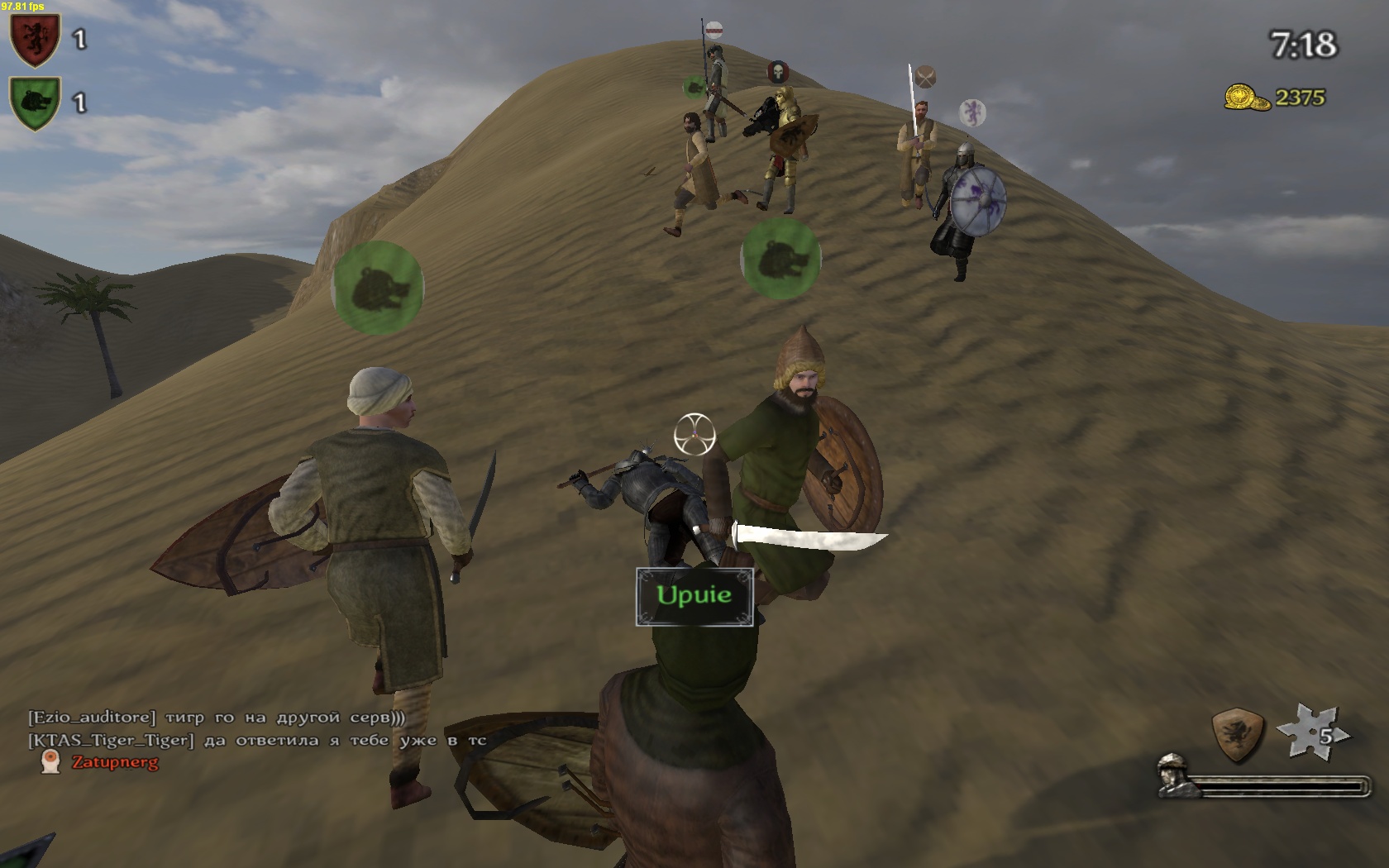Screen dimensions: 1389x868
Task: Click the Upuie player name label
Action: coord(694,595)
